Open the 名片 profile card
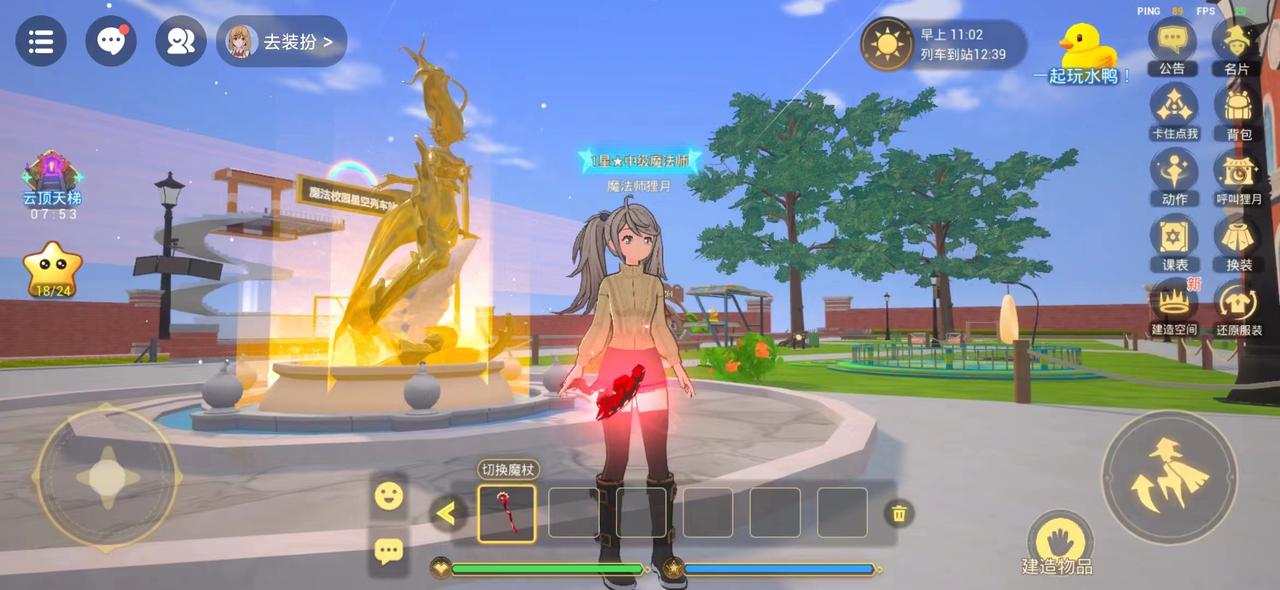The width and height of the screenshot is (1280, 590). [x=1237, y=45]
